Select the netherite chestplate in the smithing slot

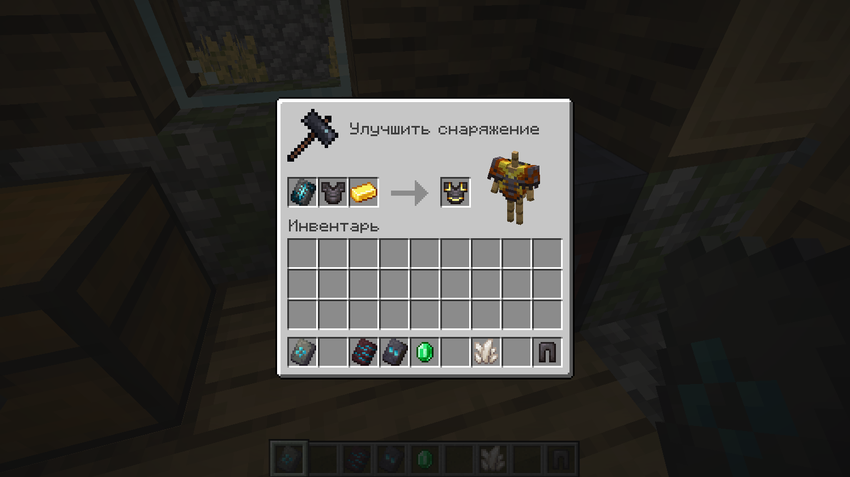coord(333,192)
